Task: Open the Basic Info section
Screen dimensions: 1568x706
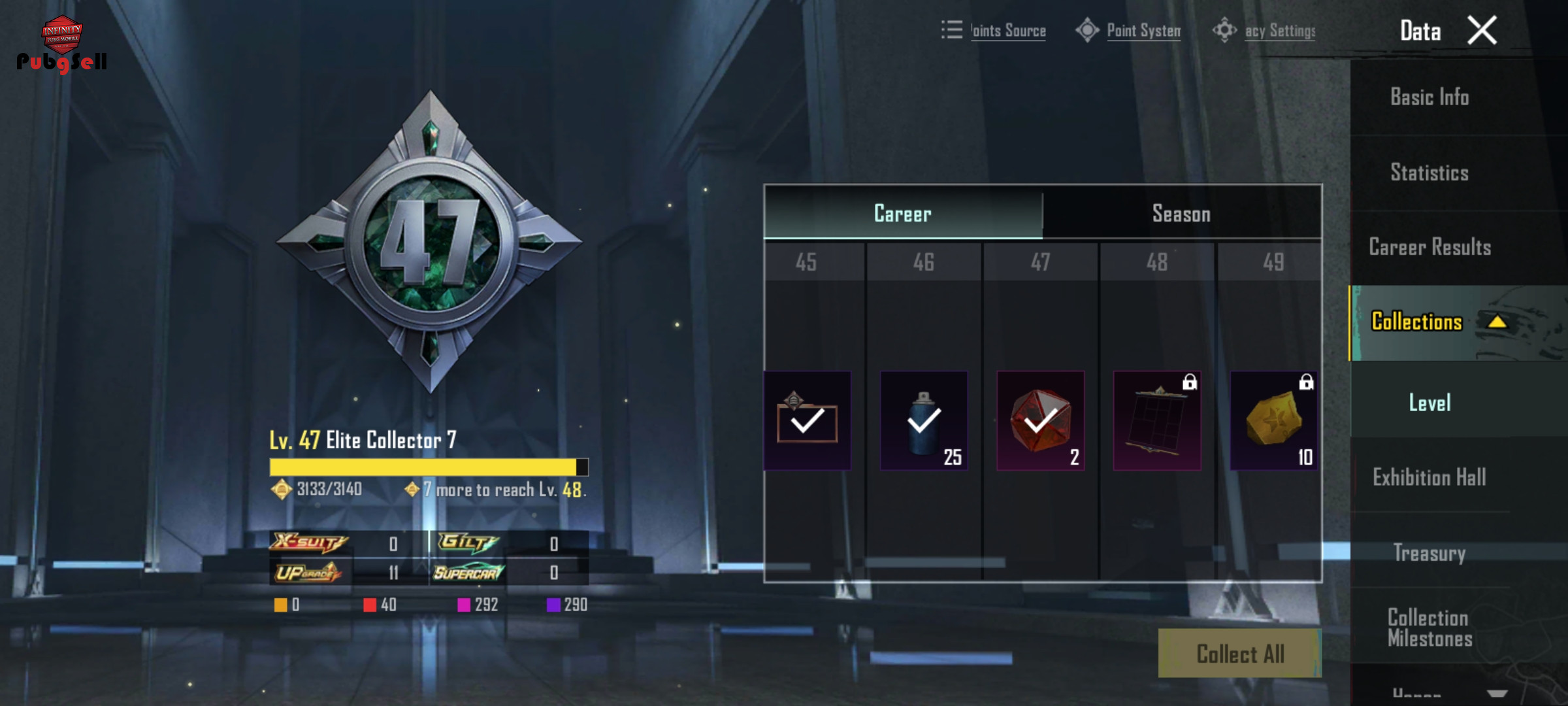Action: 1429,97
